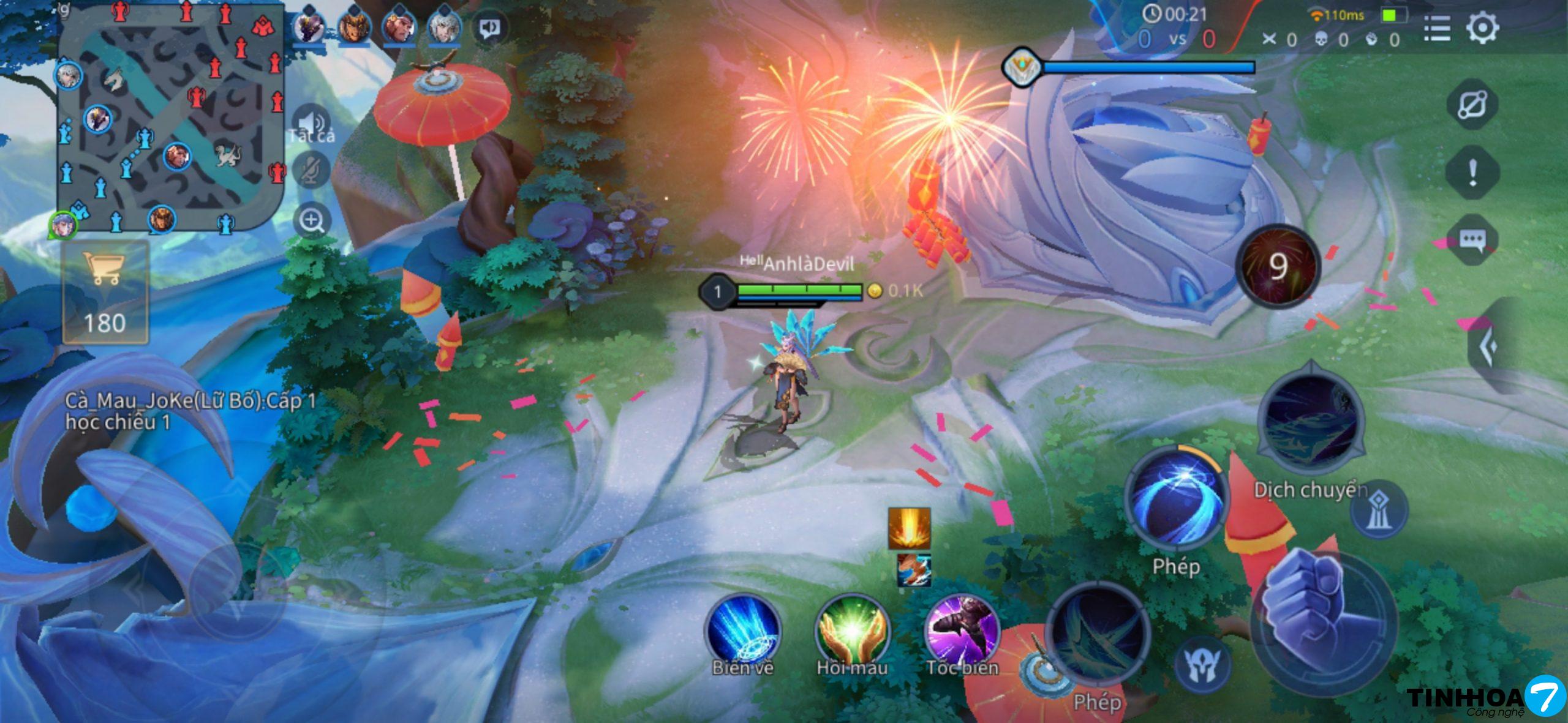The width and height of the screenshot is (1568, 723).
Task: Launch the fireworks emote with 9 charges
Action: pyautogui.click(x=1278, y=267)
